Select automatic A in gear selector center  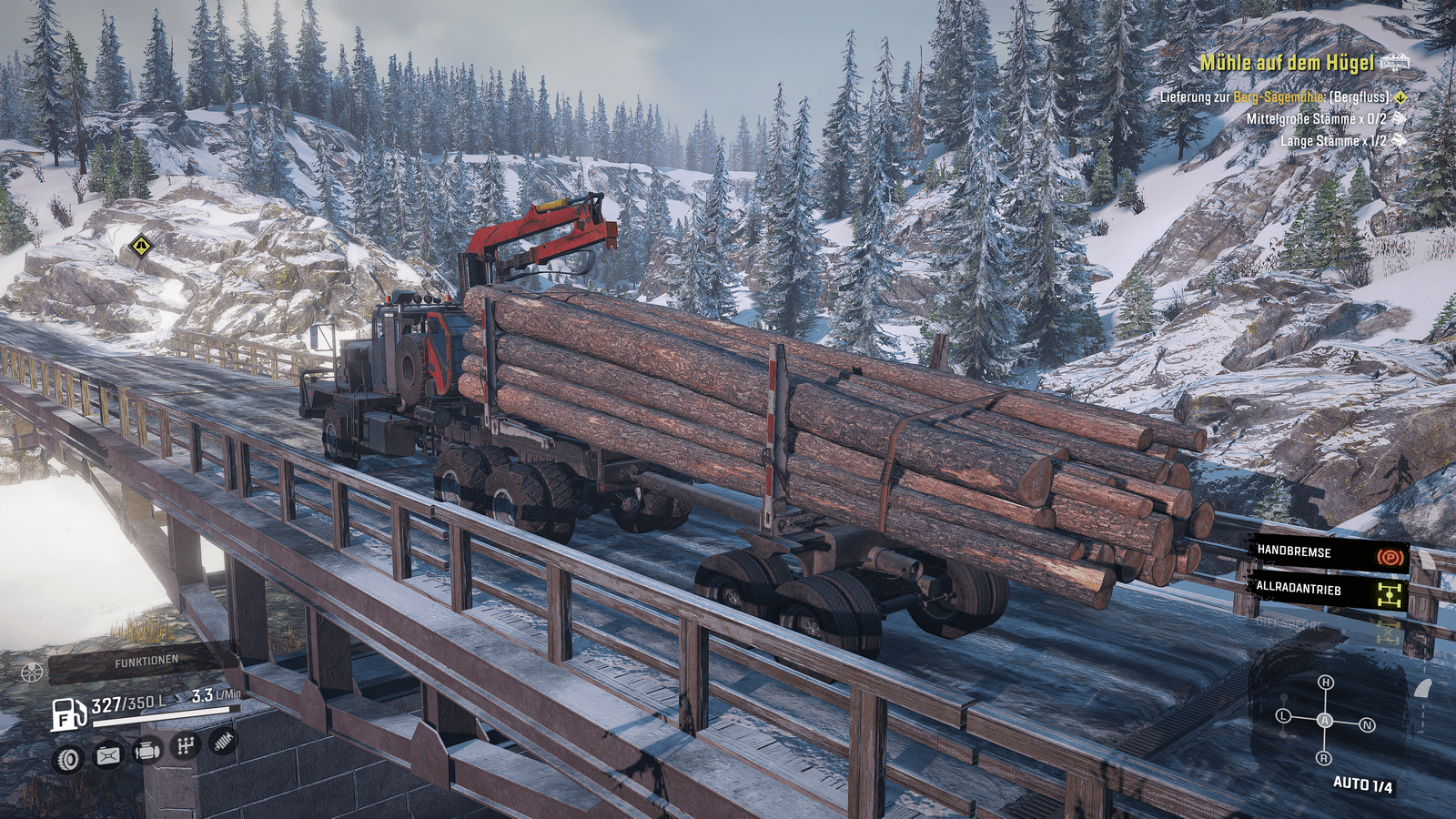pos(1325,721)
